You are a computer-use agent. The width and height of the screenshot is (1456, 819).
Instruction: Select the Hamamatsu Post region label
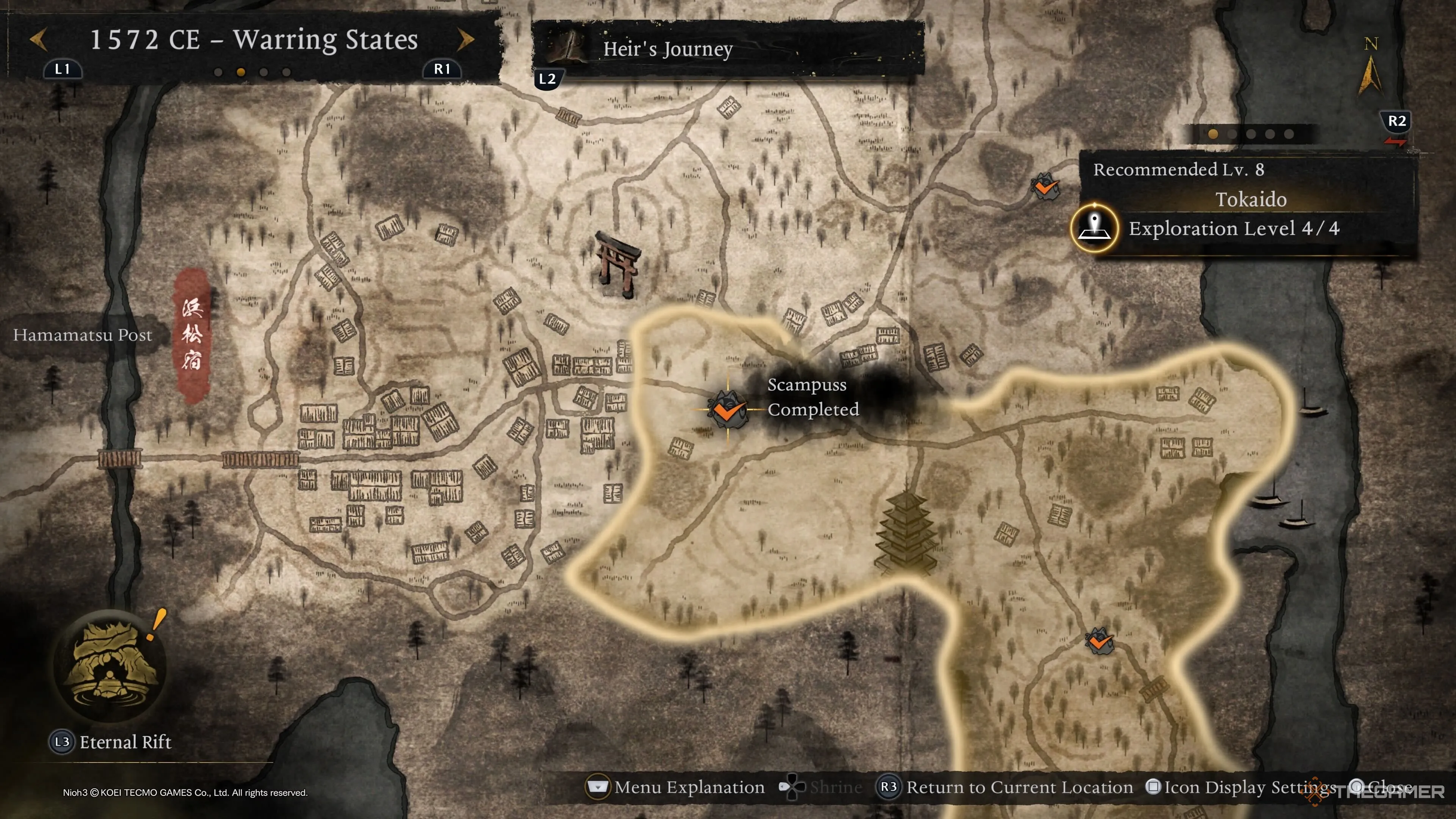click(83, 335)
